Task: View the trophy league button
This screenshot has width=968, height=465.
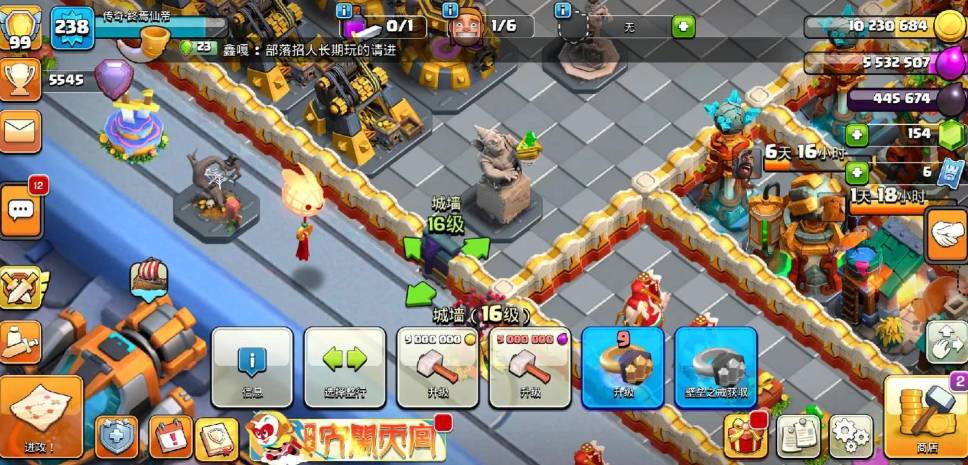Action: pos(20,78)
